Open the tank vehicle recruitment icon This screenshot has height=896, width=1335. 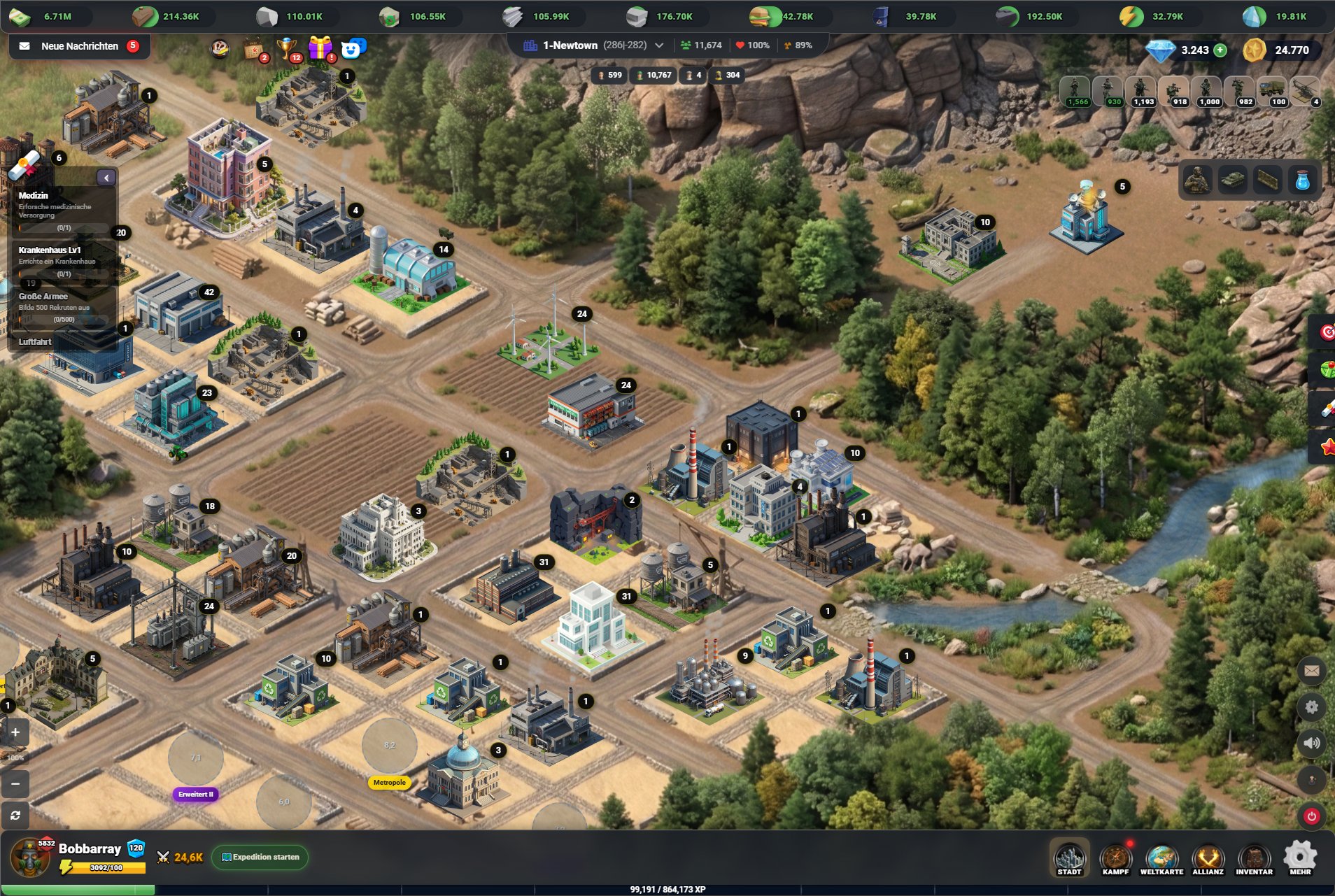pyautogui.click(x=1233, y=180)
